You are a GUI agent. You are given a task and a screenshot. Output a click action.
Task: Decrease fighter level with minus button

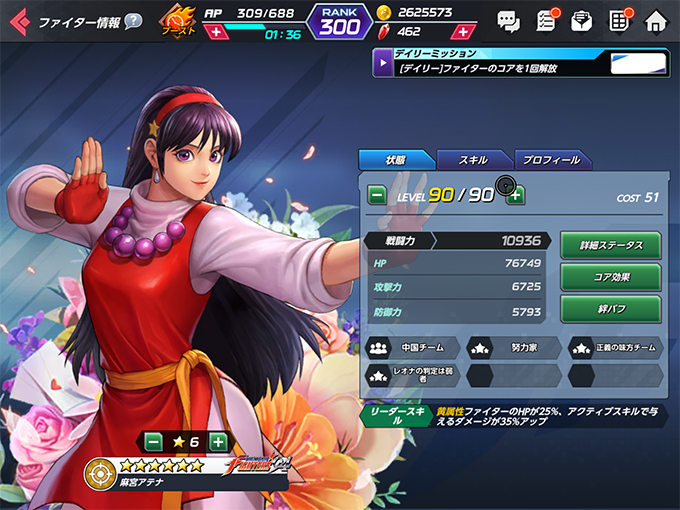click(x=377, y=195)
